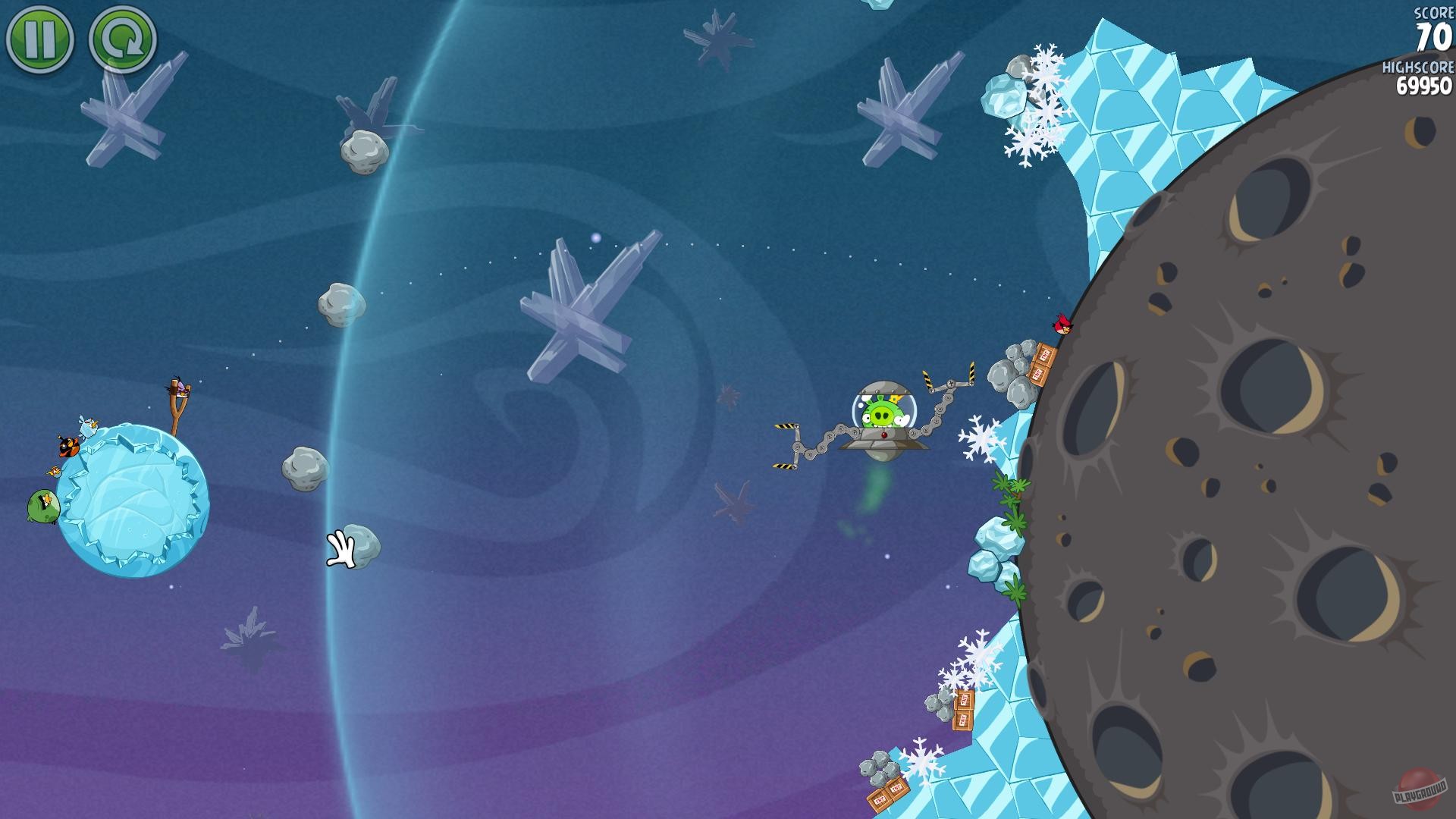Tap the red button on the UFO saucer

[884, 435]
